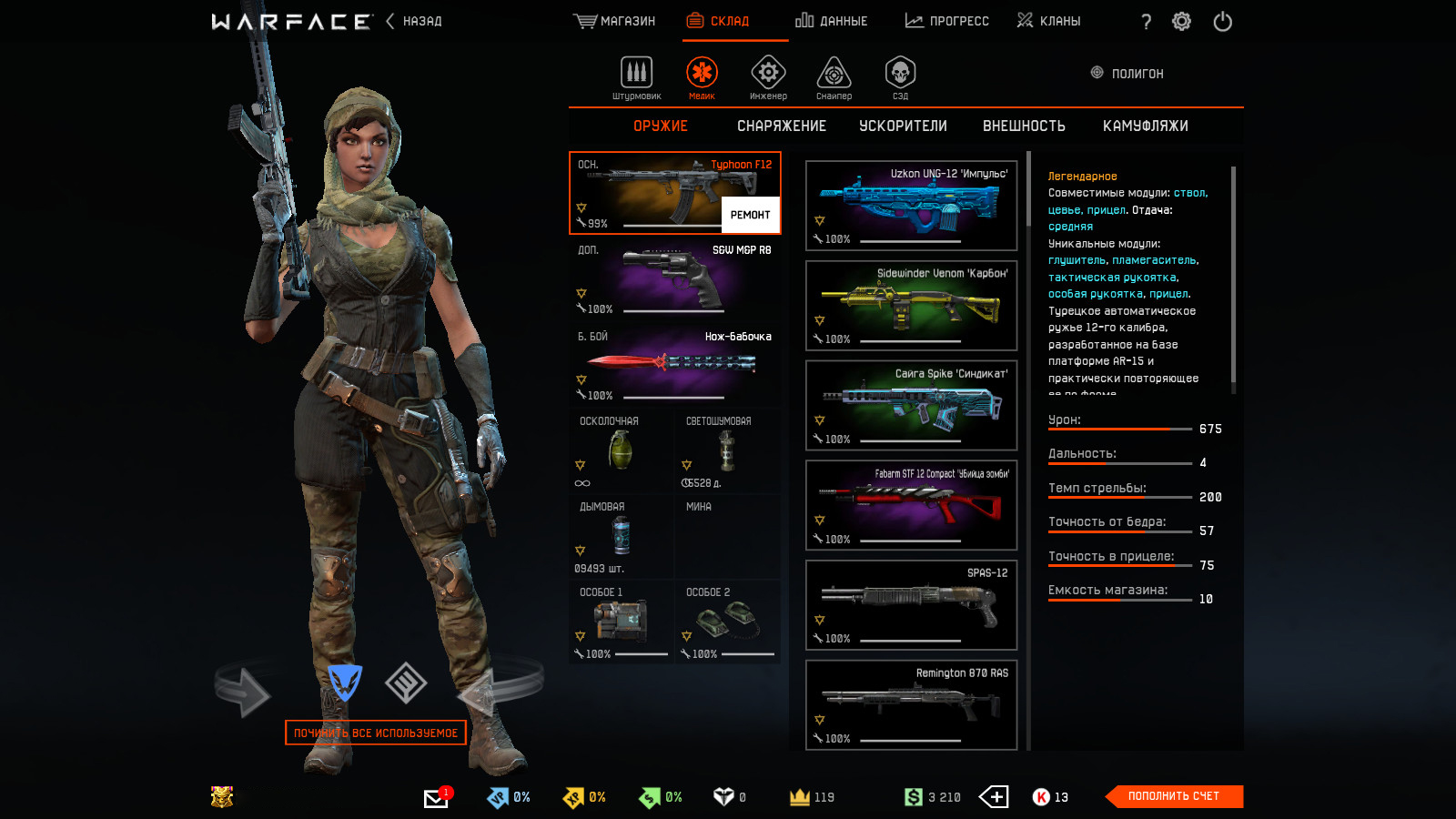1456x819 pixels.
Task: Open the МАГАЗИН shop menu
Action: point(614,21)
